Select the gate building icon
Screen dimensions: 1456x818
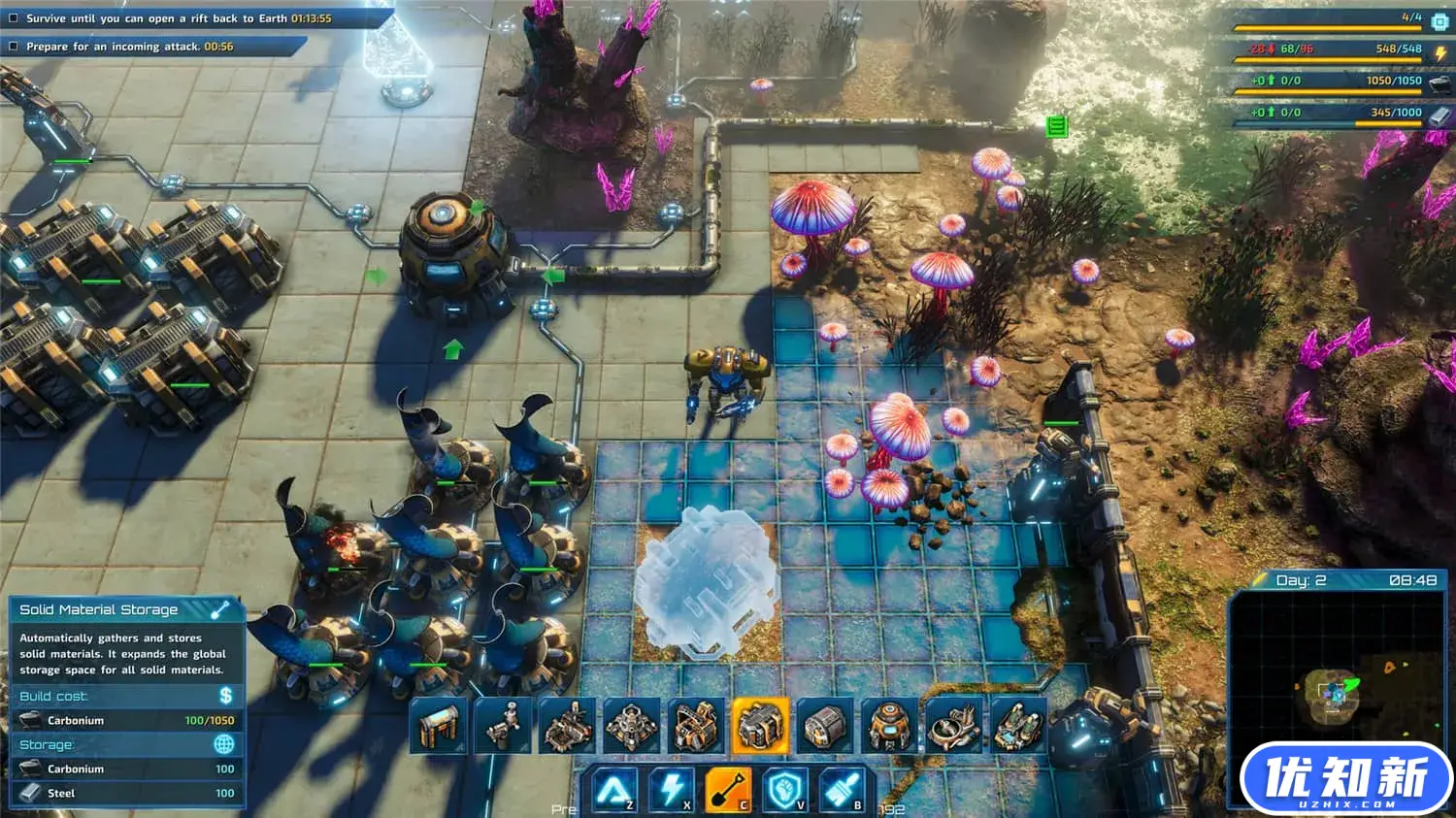pyautogui.click(x=438, y=725)
